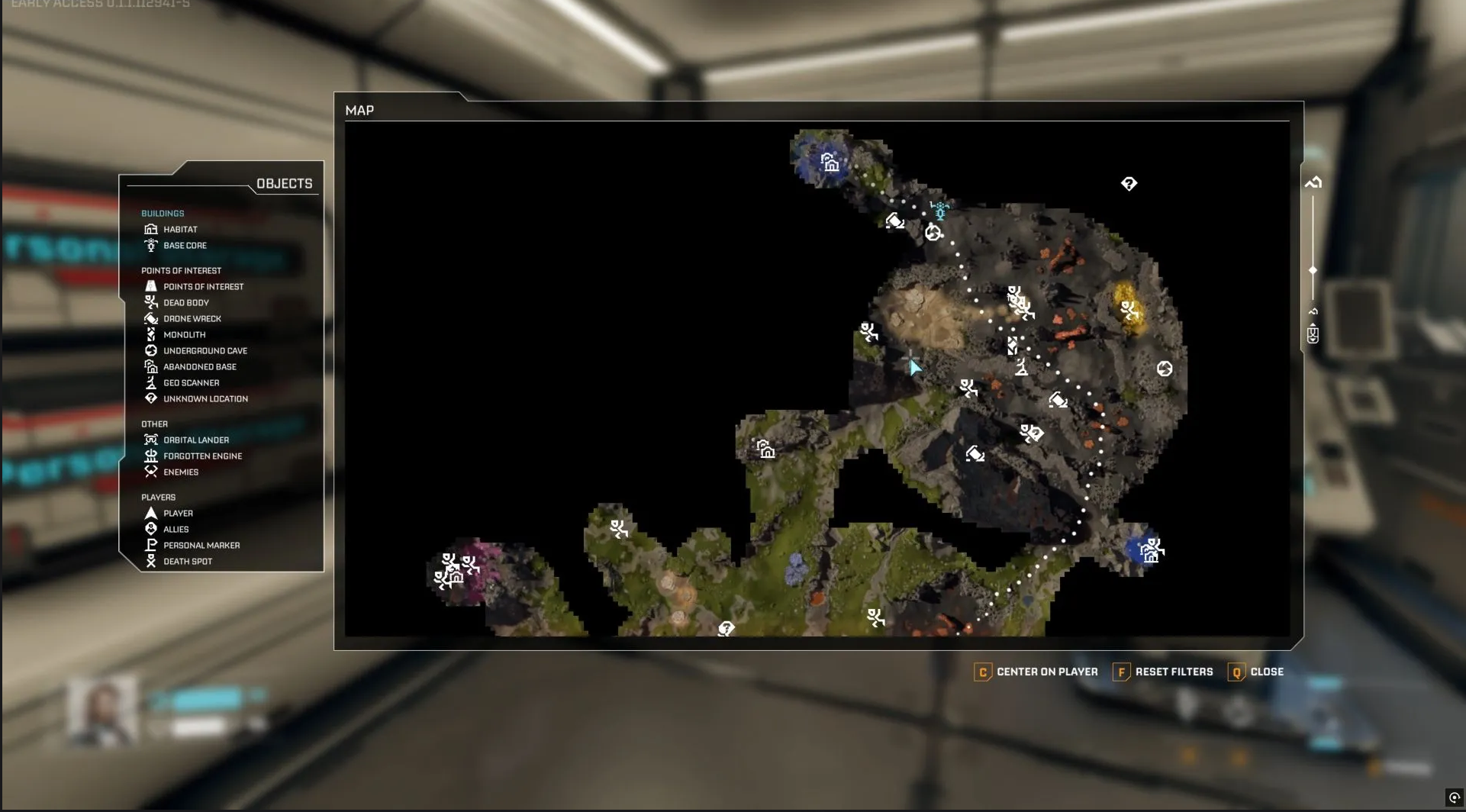
Task: Toggle the Orbital Lander filter
Action: pyautogui.click(x=195, y=440)
